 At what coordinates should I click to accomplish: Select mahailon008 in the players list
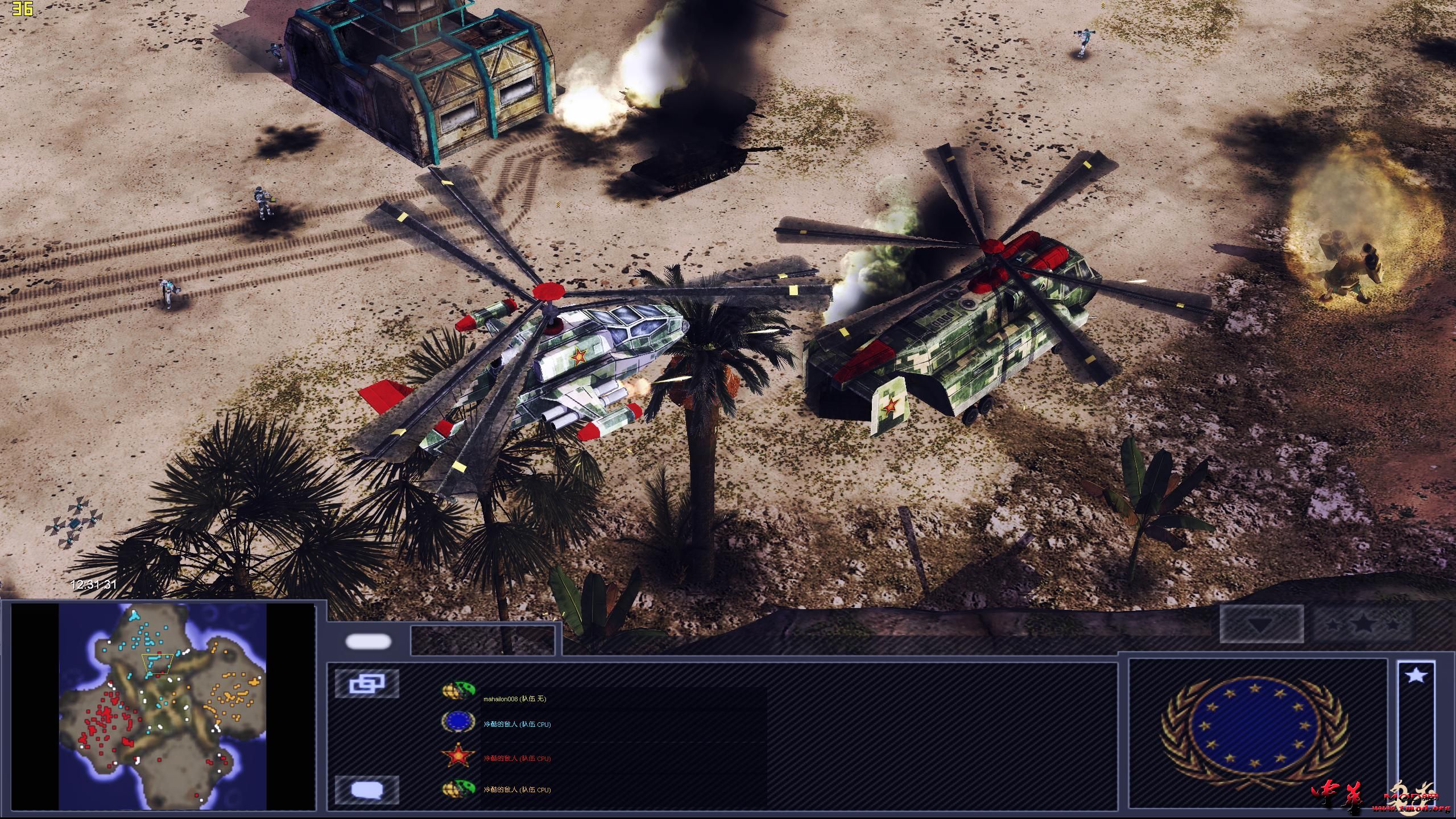pyautogui.click(x=515, y=700)
